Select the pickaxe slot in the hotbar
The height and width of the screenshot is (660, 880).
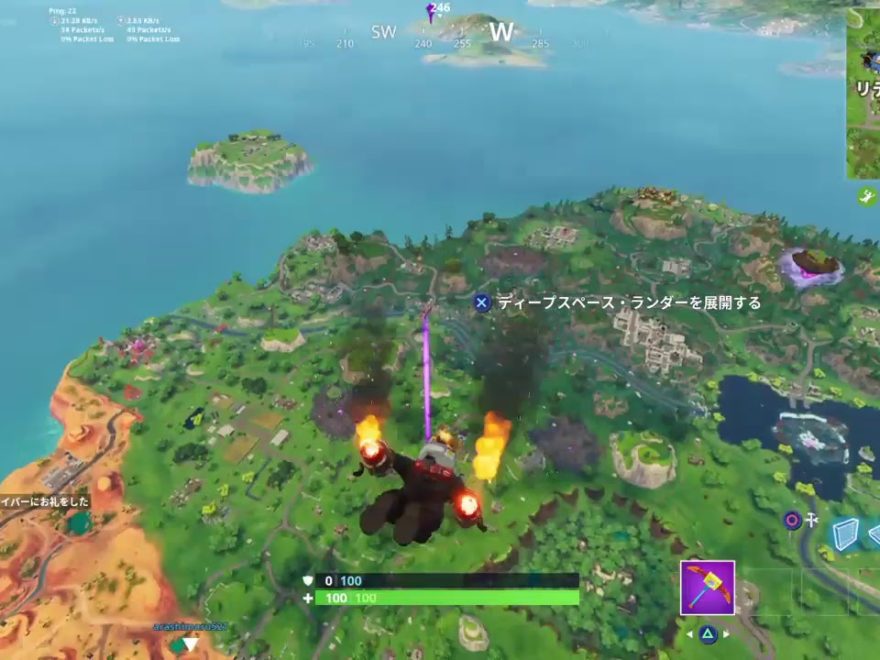(x=707, y=587)
